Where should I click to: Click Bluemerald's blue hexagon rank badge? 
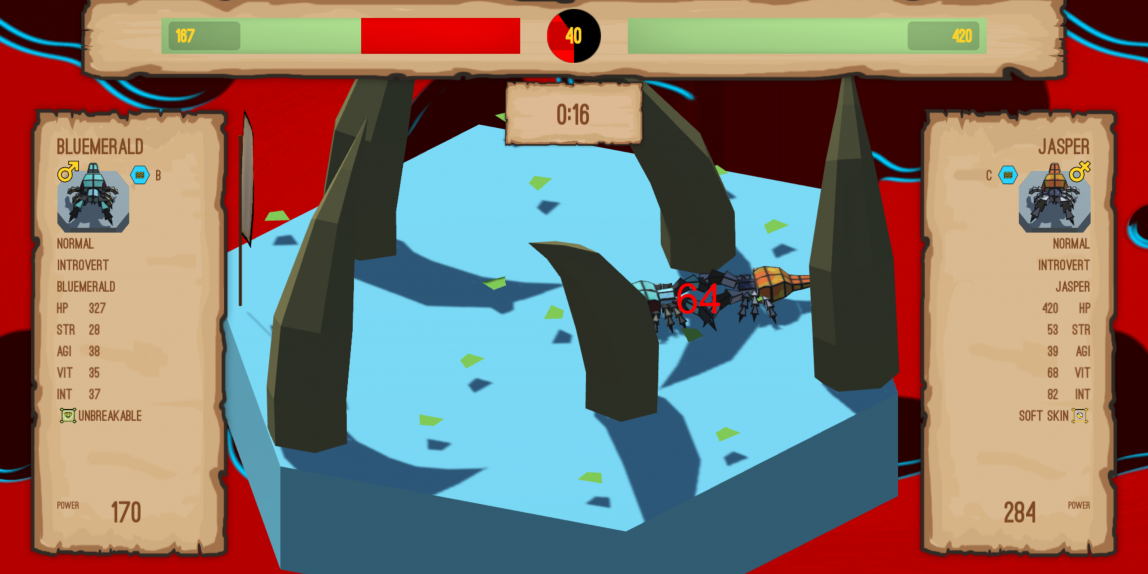pyautogui.click(x=140, y=175)
